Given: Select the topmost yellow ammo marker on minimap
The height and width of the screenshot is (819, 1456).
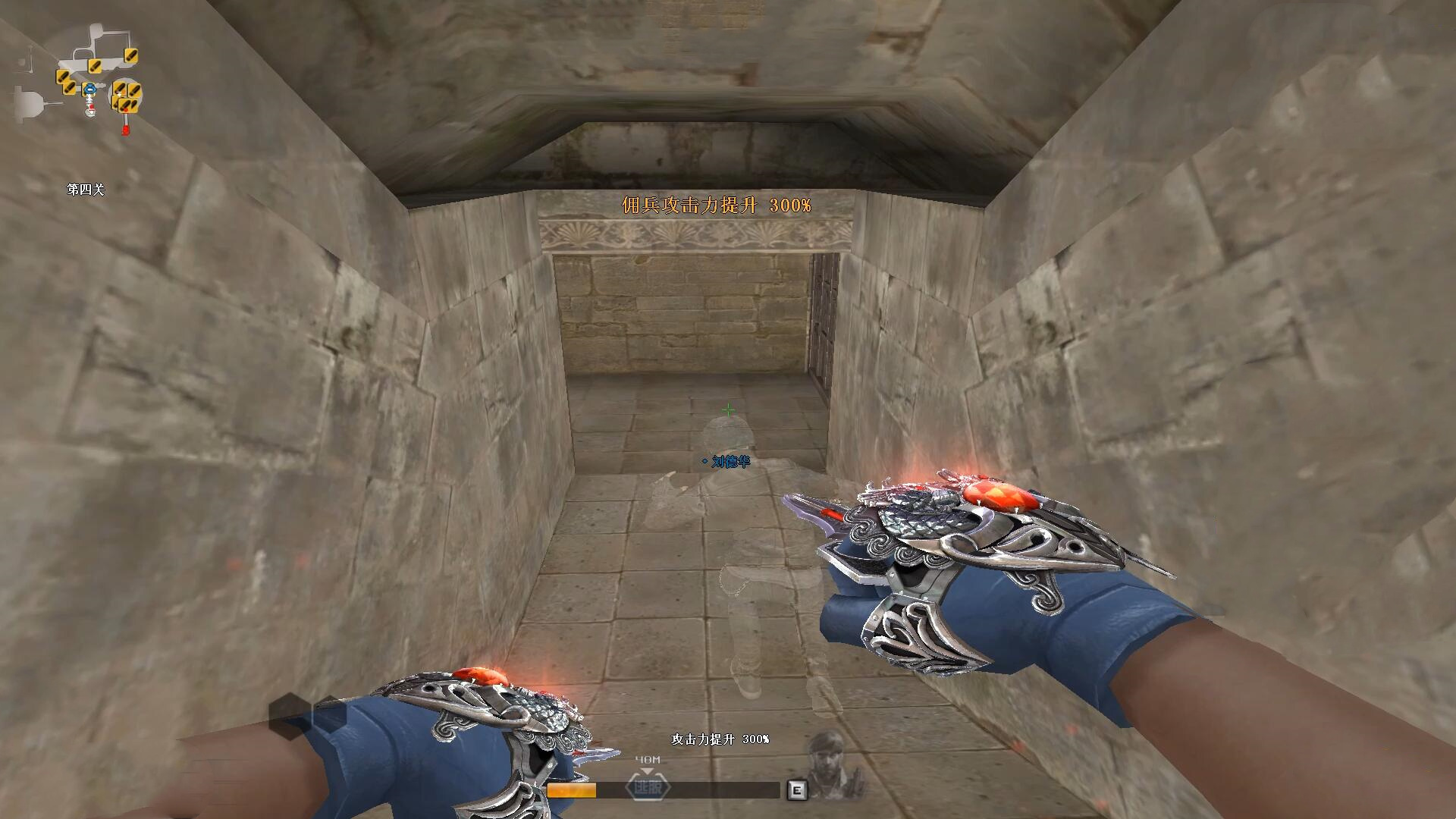Looking at the screenshot, I should click(130, 55).
